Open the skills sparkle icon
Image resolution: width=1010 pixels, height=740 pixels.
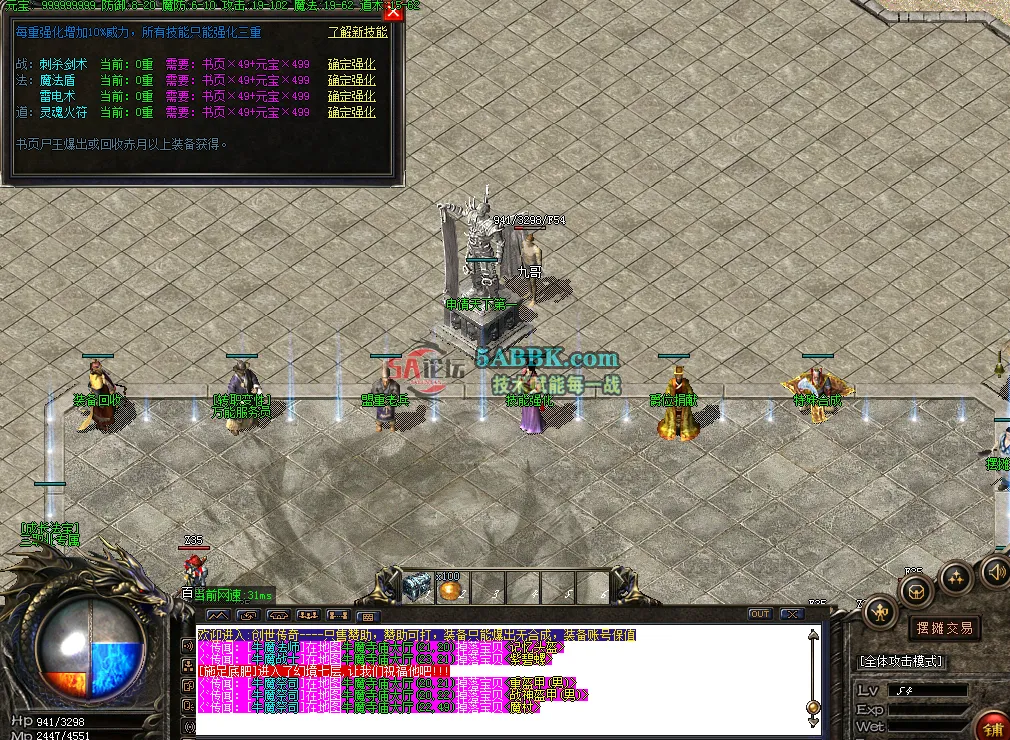click(x=956, y=578)
